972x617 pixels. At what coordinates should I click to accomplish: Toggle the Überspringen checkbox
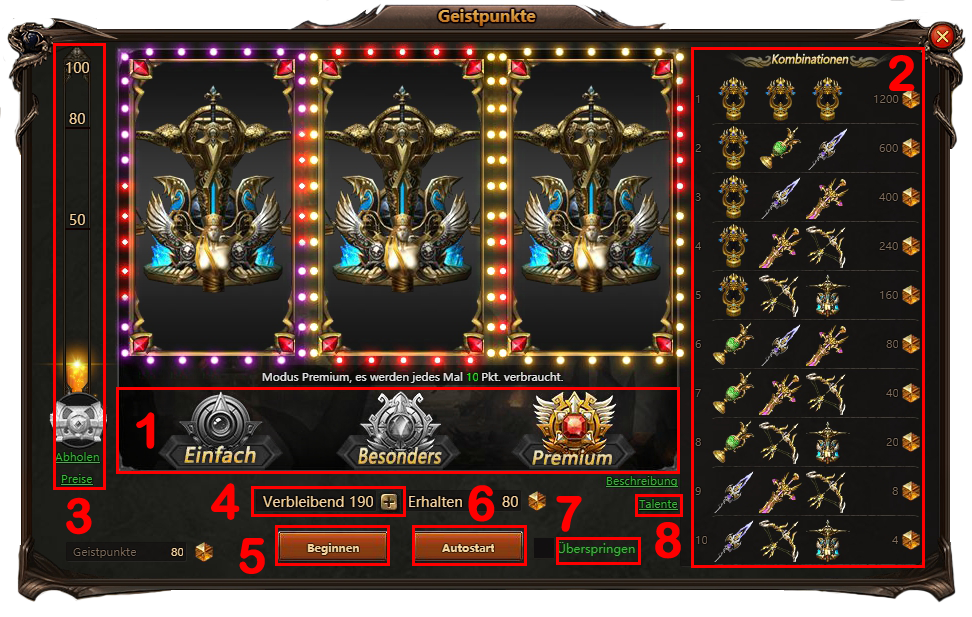545,549
